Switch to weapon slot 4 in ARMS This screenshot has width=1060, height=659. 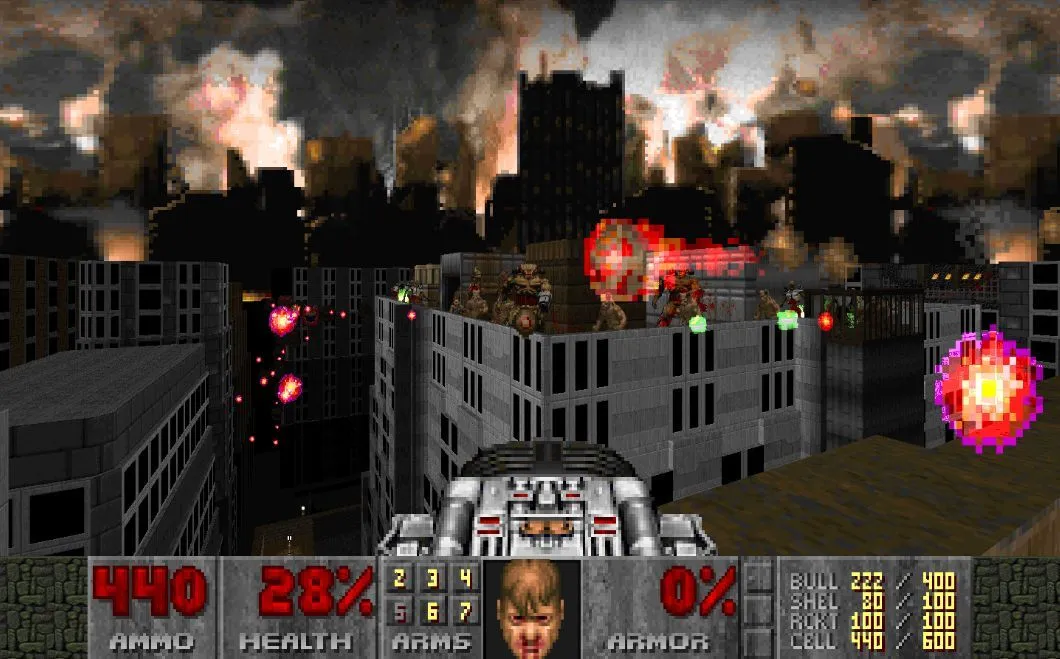coord(463,579)
